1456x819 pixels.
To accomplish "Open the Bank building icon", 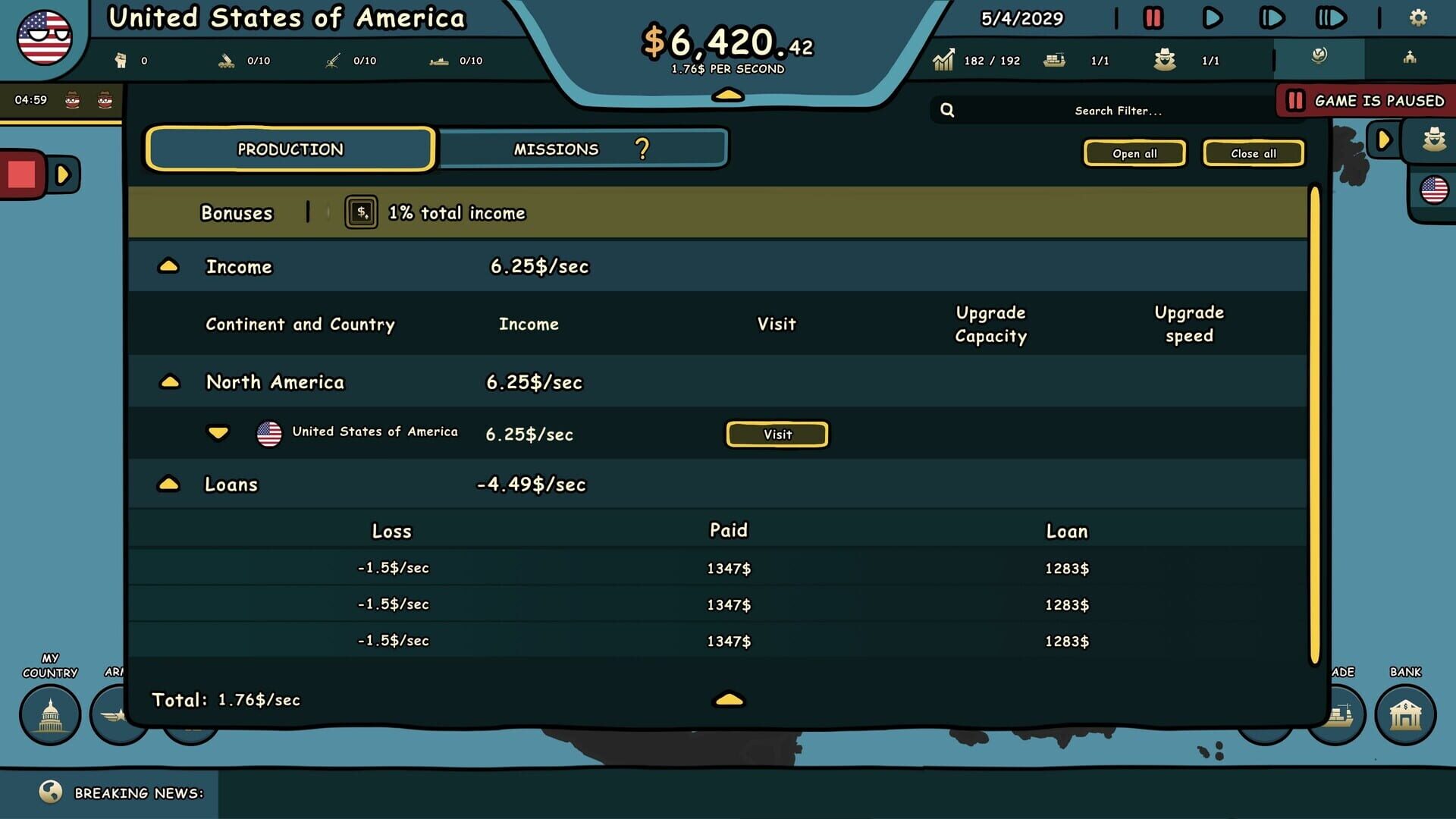I will [1404, 714].
